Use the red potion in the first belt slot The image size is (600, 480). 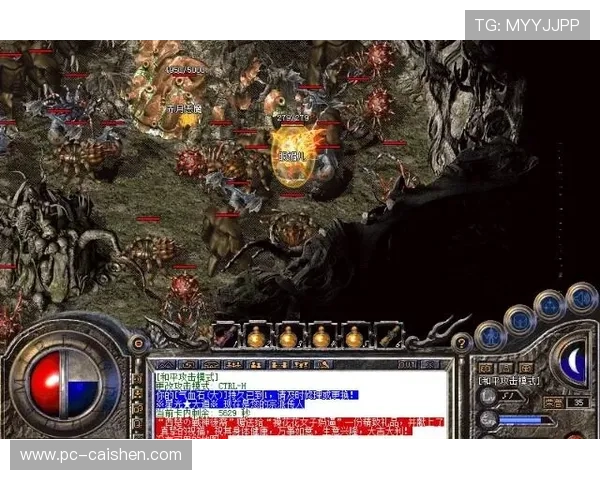pos(224,336)
